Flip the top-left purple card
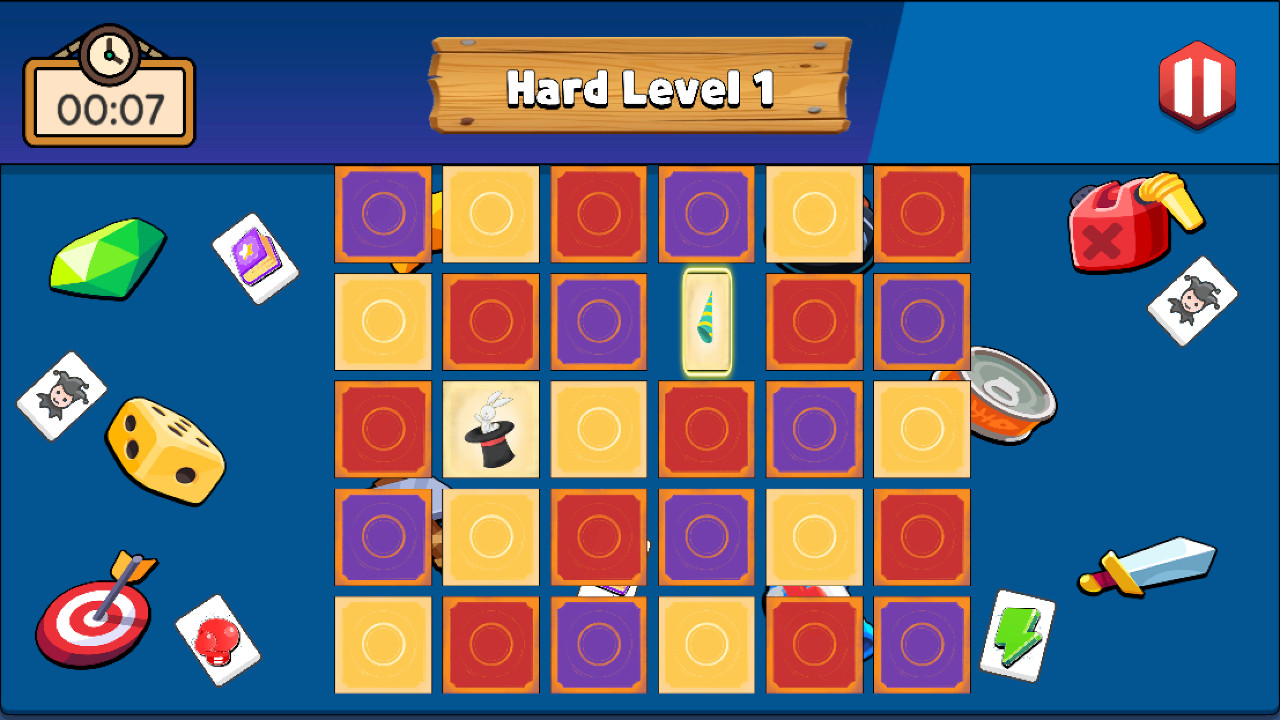Screen dimensions: 1280x720 [x=383, y=214]
